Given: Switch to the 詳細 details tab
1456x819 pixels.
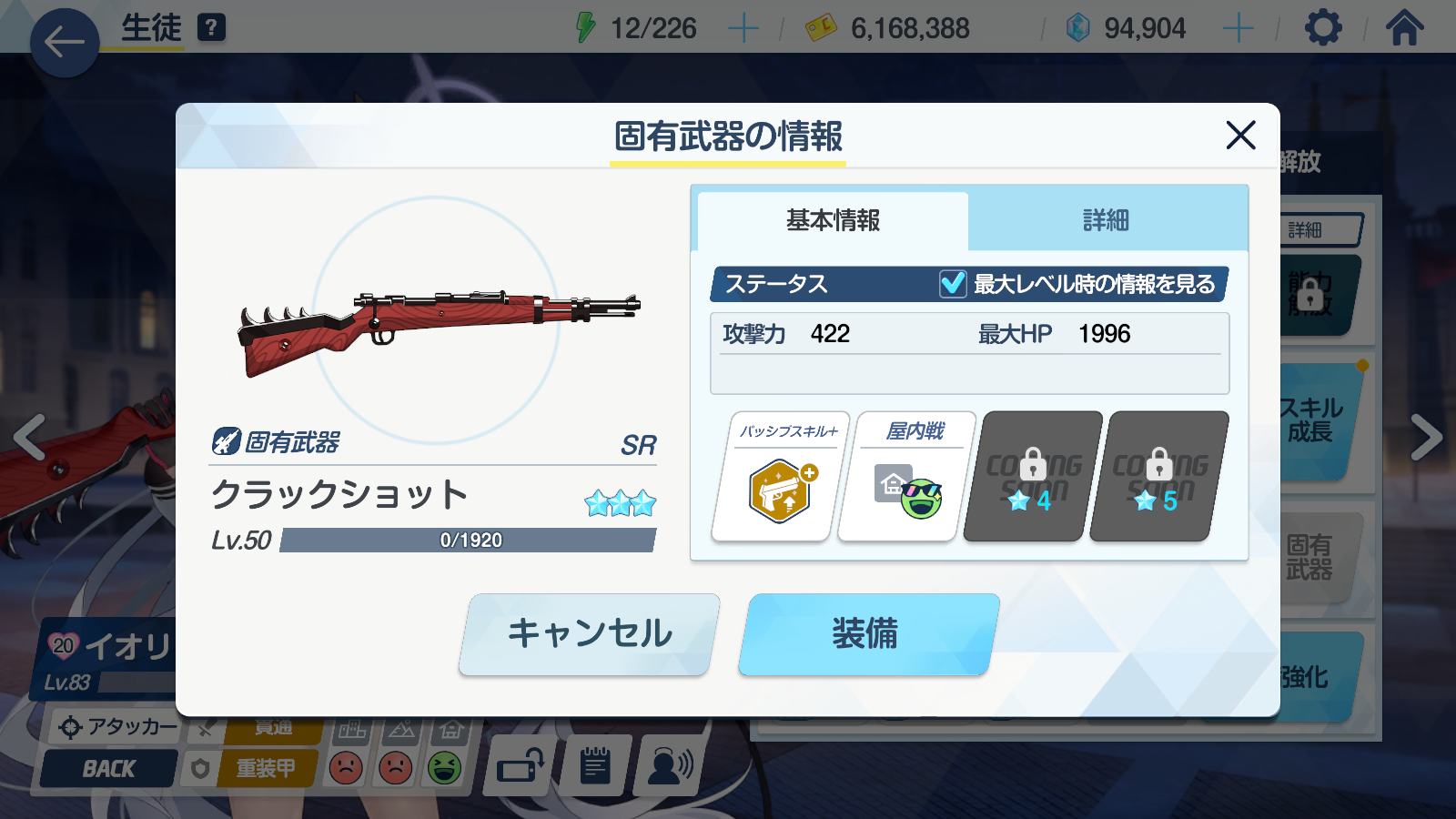Looking at the screenshot, I should (x=1106, y=220).
